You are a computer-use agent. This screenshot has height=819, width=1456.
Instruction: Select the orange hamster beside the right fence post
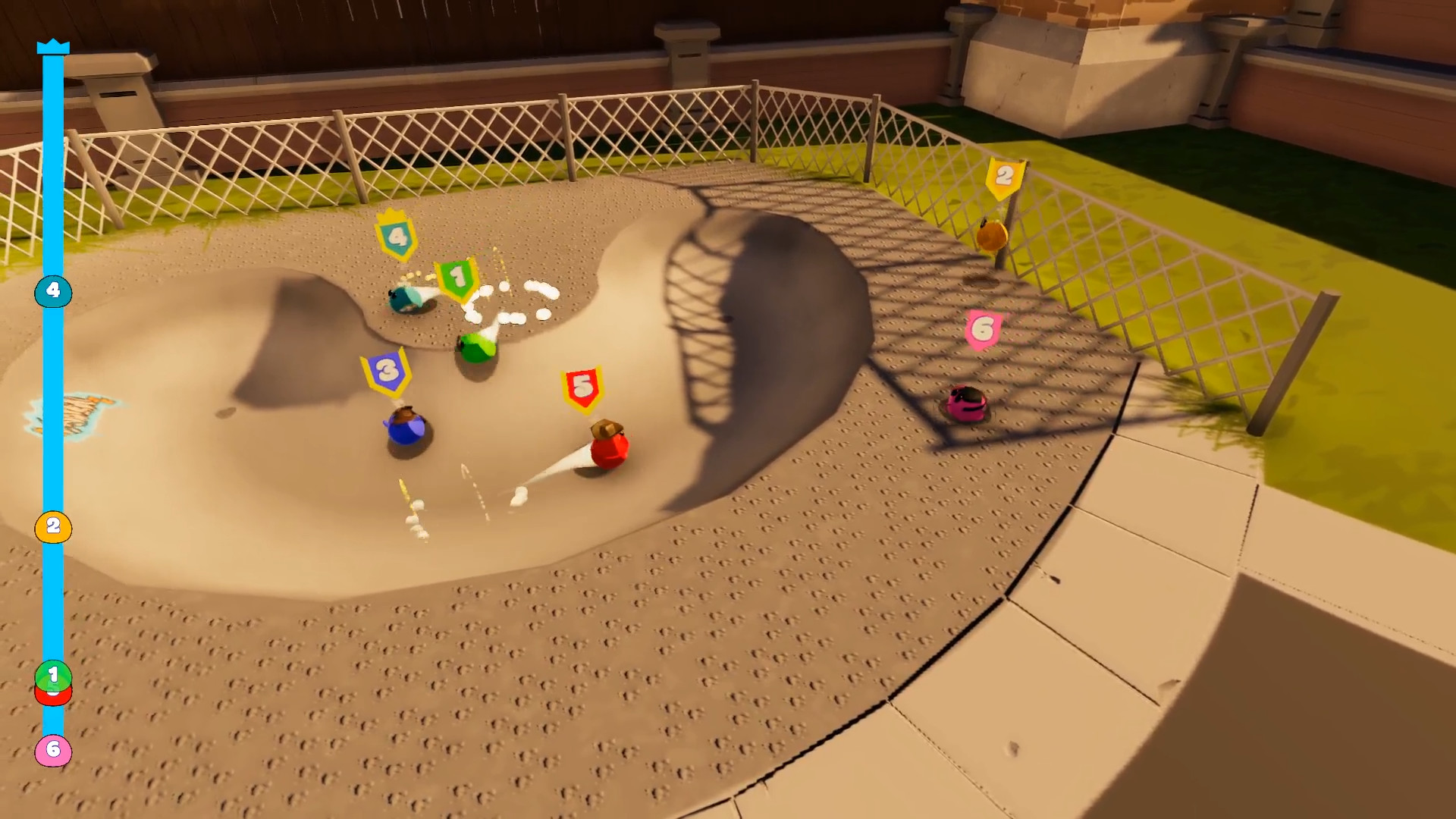(991, 237)
